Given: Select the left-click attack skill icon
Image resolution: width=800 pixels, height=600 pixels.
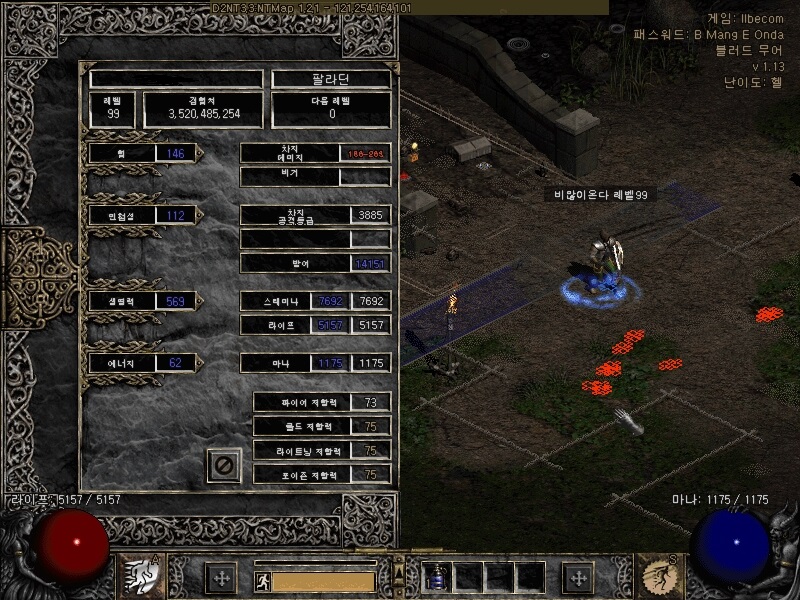Looking at the screenshot, I should pos(143,577).
